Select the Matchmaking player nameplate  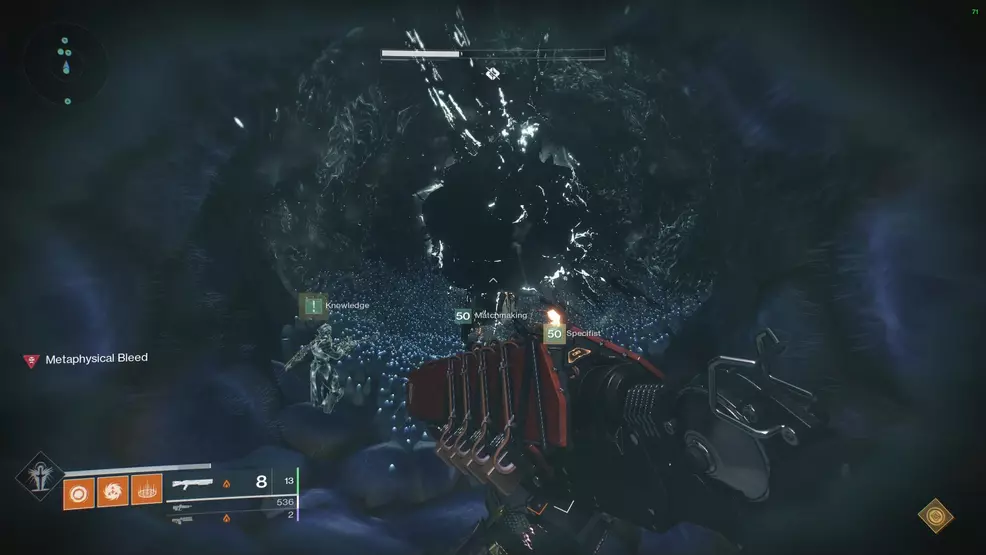click(490, 315)
